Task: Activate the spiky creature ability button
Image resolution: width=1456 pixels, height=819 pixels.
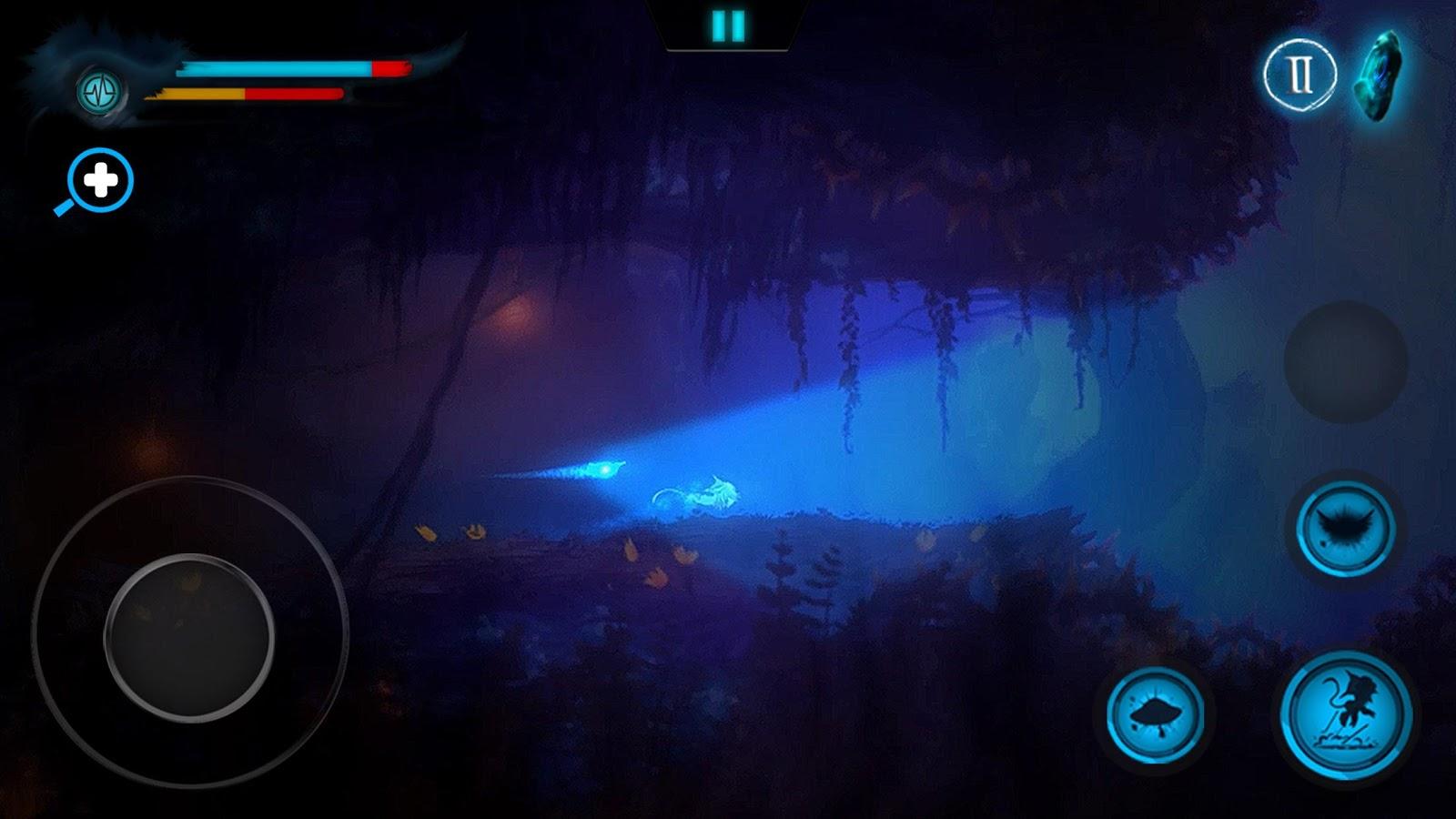Action: point(1345,529)
